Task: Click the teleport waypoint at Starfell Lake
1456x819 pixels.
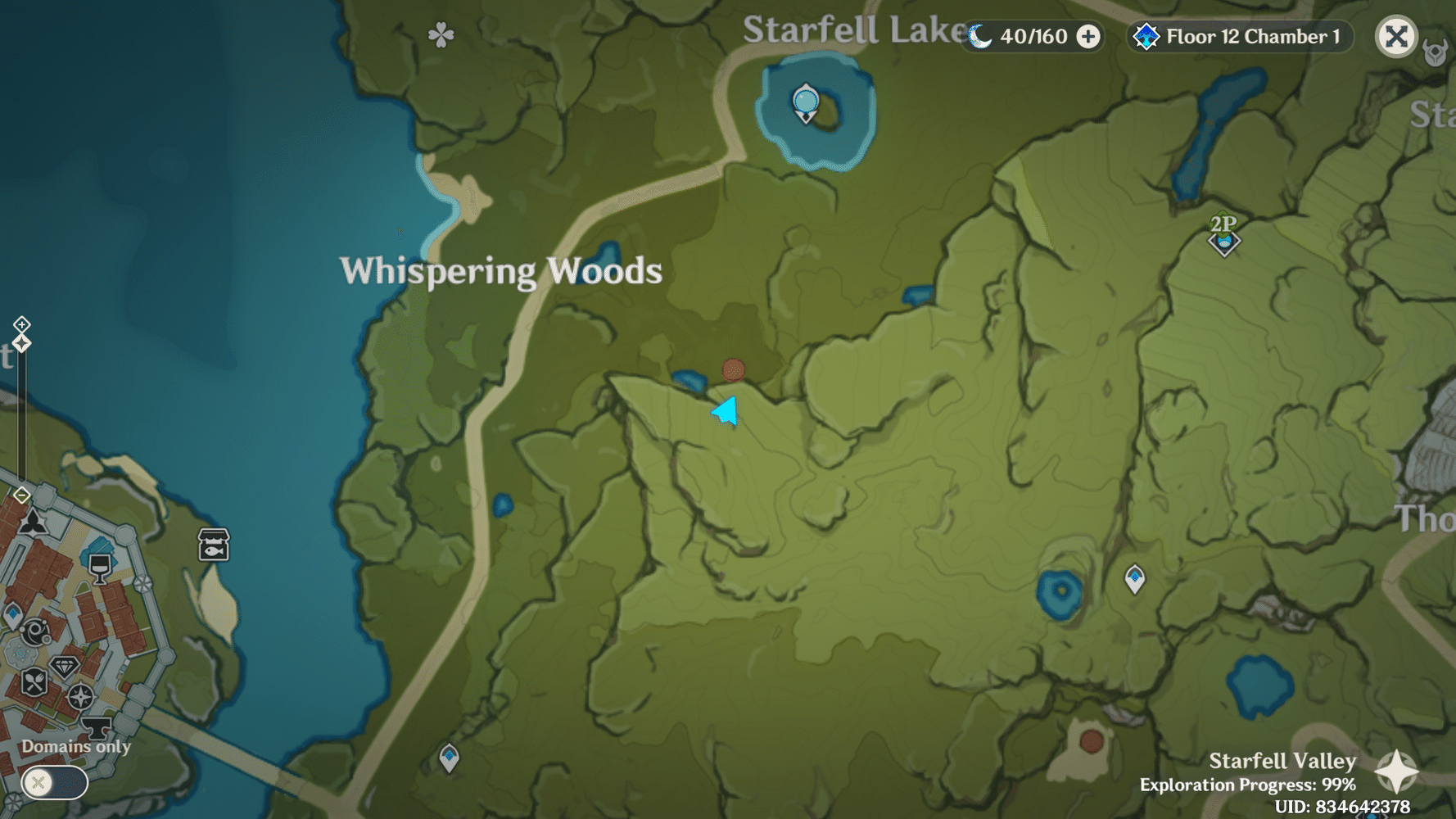Action: (804, 102)
